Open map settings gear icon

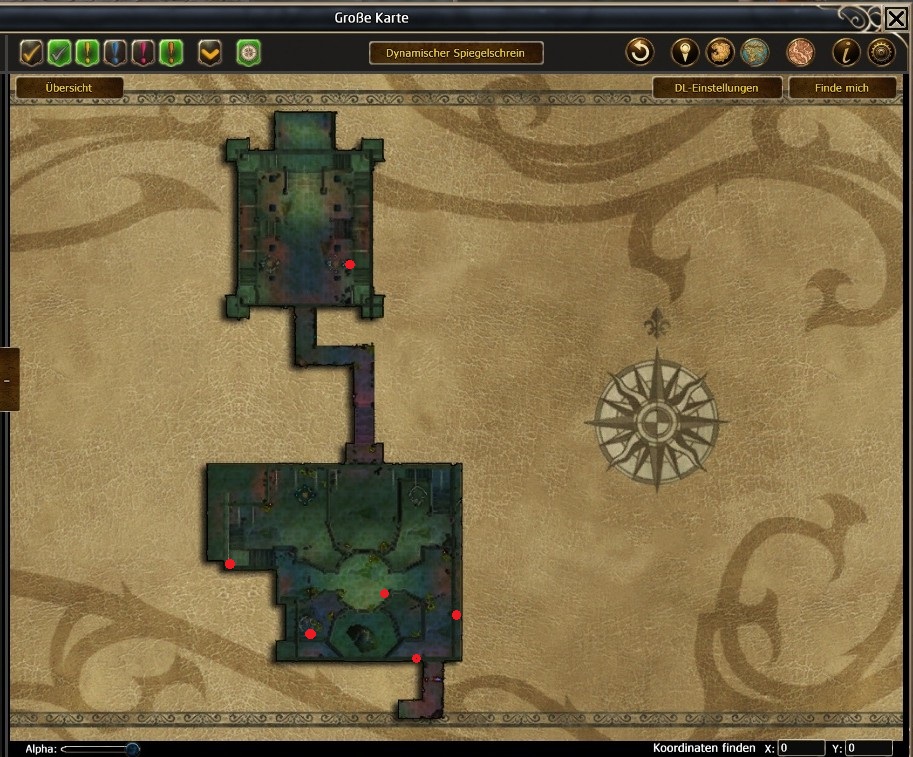(880, 52)
